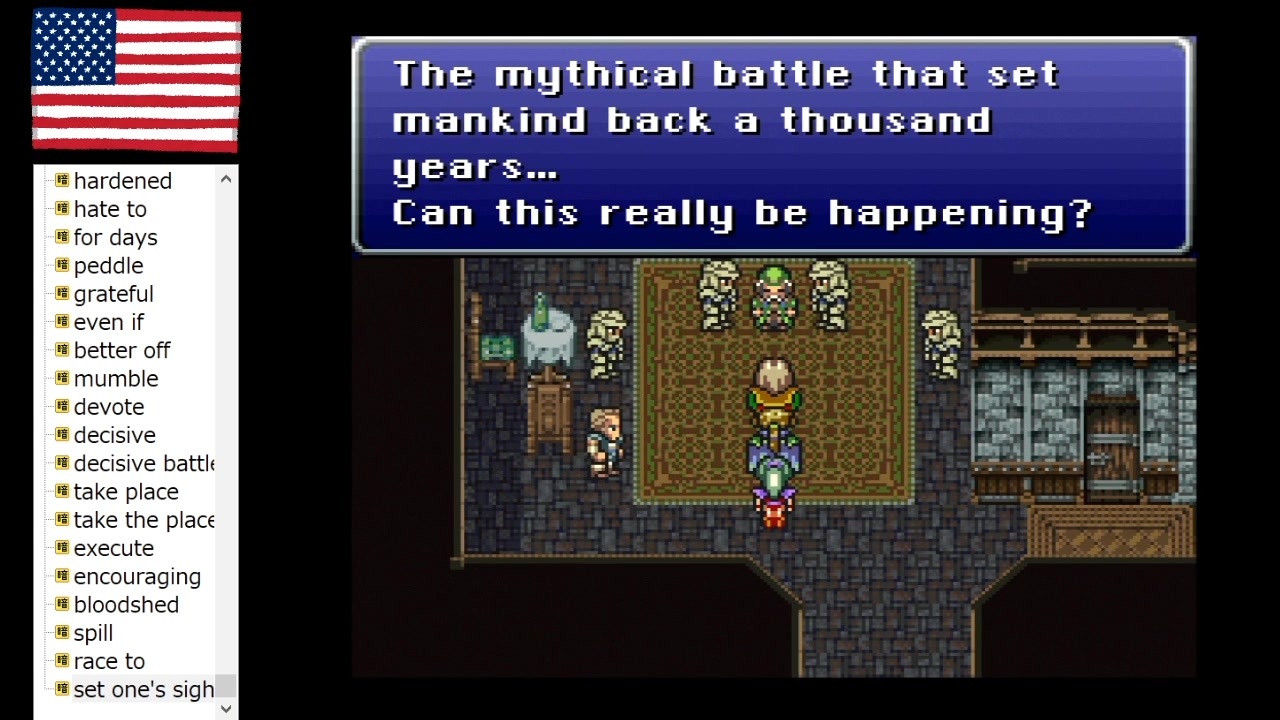Click the flashcard icon next to 'grateful'

61,294
